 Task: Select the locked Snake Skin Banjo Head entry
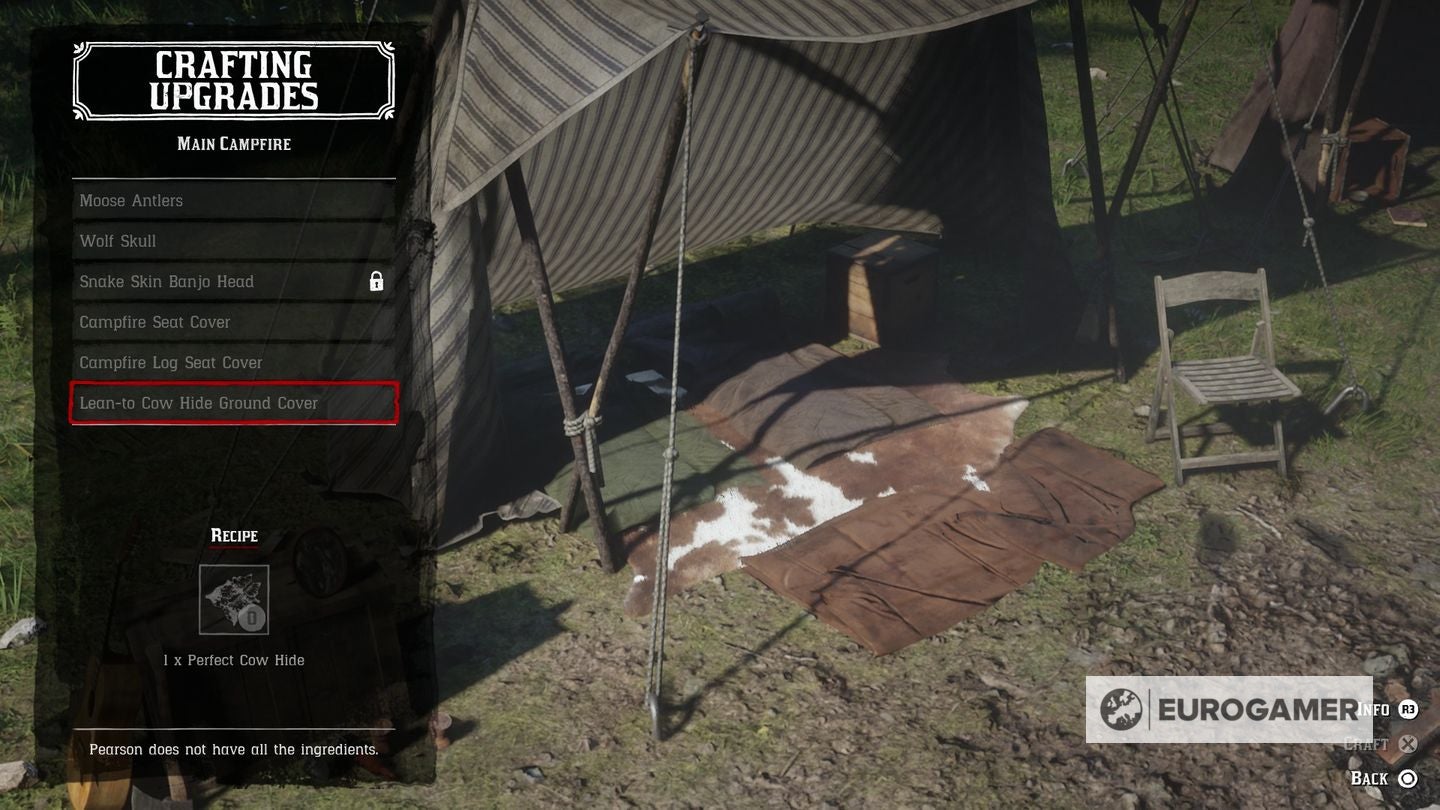[233, 281]
